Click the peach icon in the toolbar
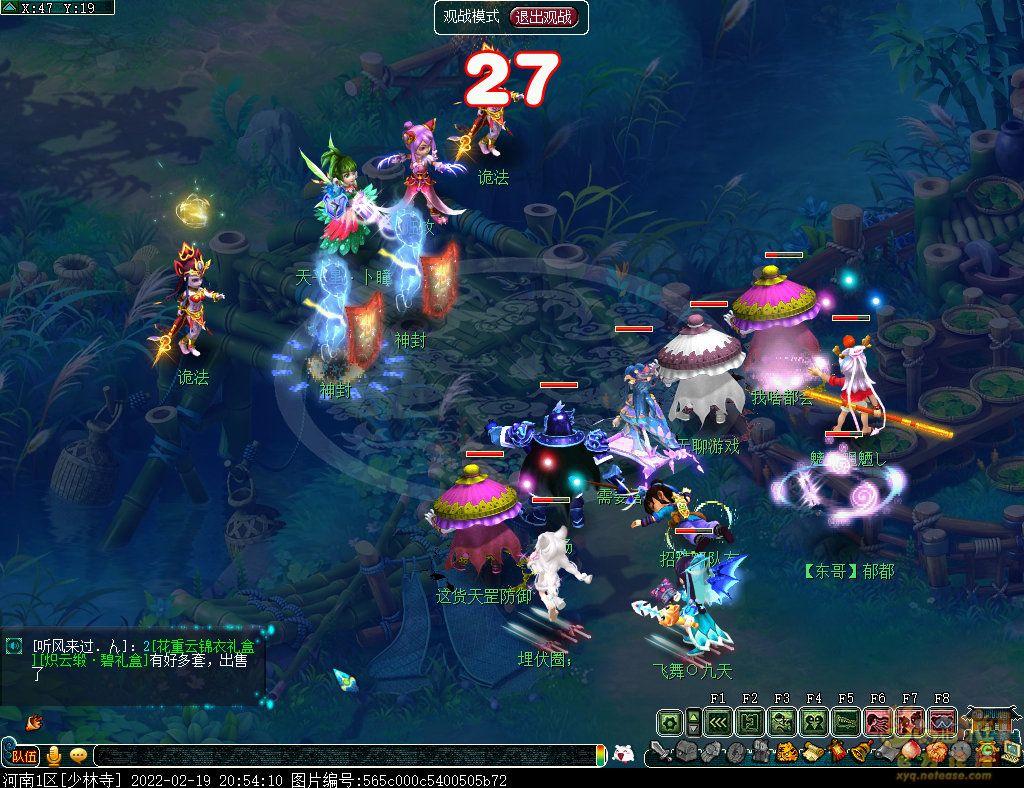The width and height of the screenshot is (1024, 788). point(910,752)
